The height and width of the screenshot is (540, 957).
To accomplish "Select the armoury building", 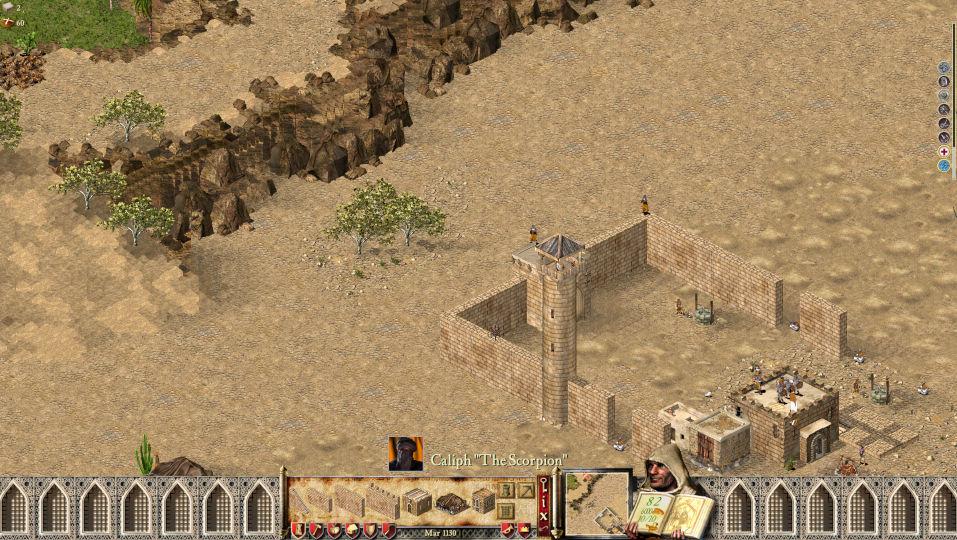I will coord(483,501).
